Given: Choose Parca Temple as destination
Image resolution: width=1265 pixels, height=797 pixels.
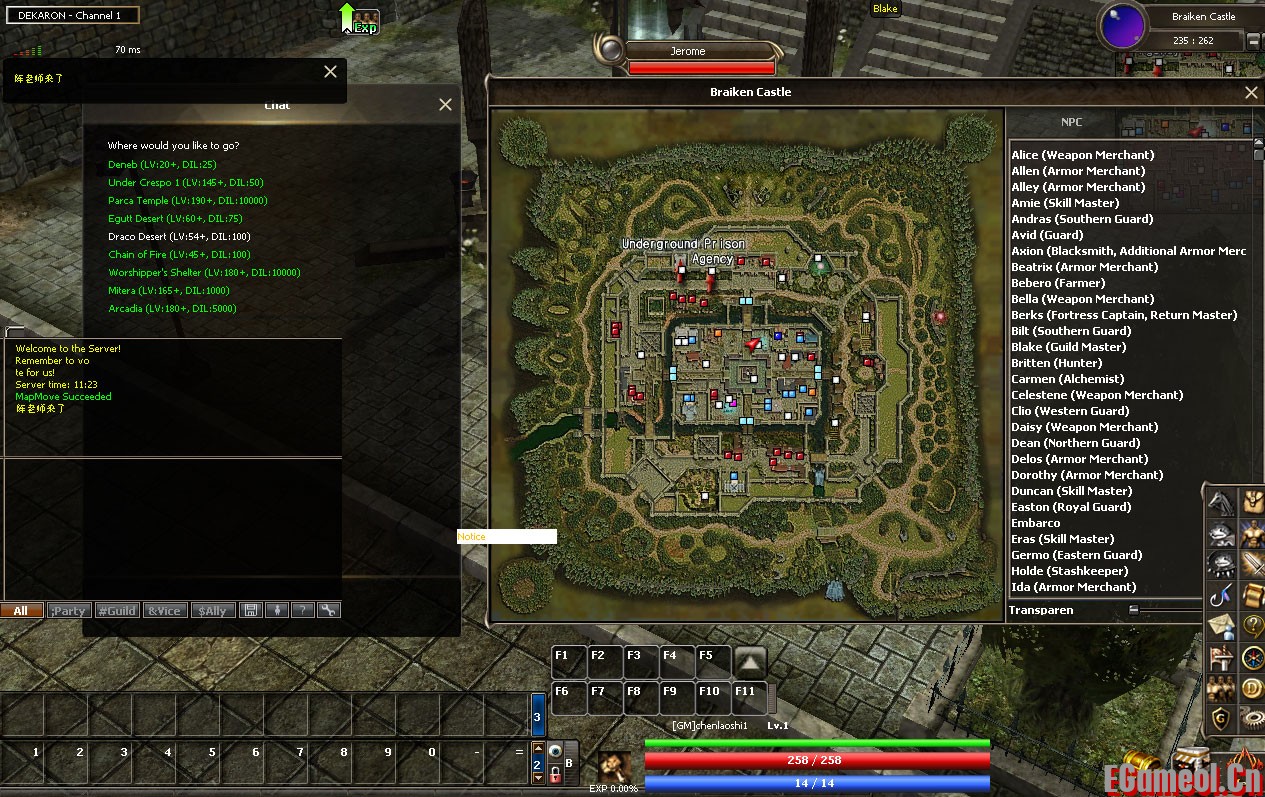Looking at the screenshot, I should [187, 200].
